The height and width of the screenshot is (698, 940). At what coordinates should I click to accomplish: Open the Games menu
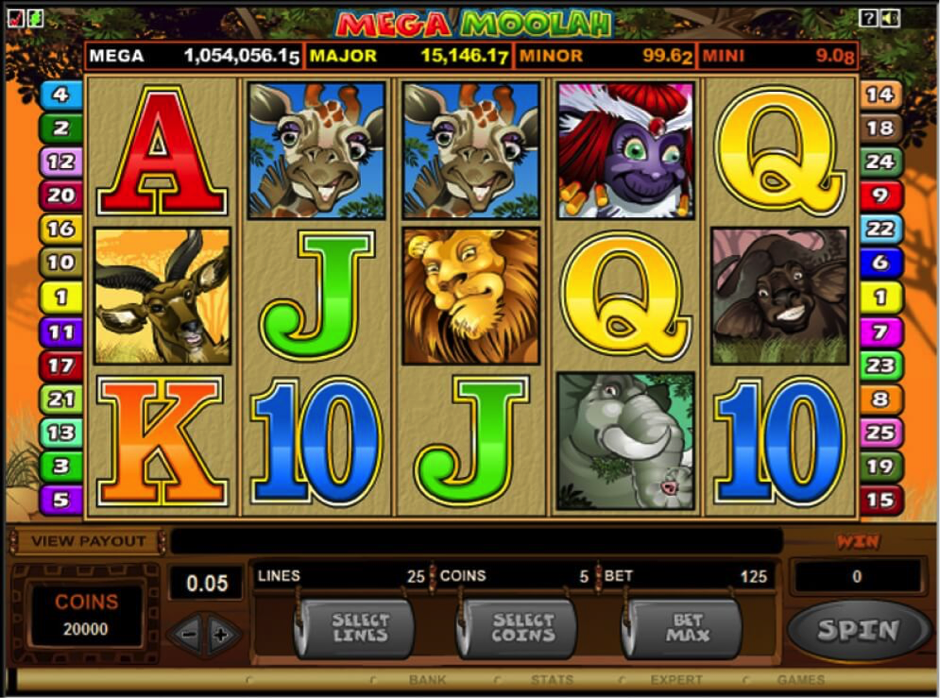coord(801,681)
